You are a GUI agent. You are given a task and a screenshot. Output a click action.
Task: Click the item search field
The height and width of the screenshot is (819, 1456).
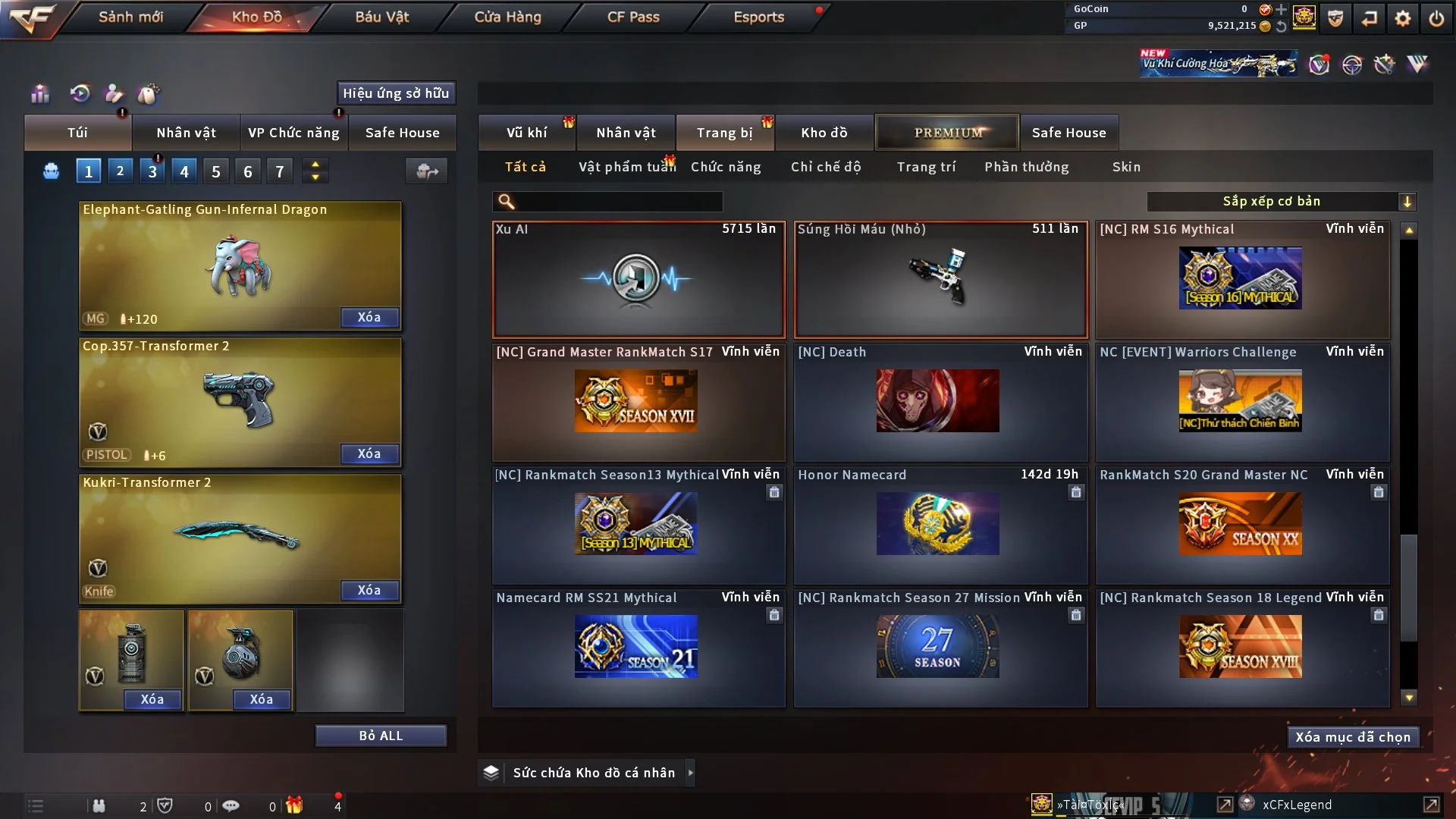(618, 202)
